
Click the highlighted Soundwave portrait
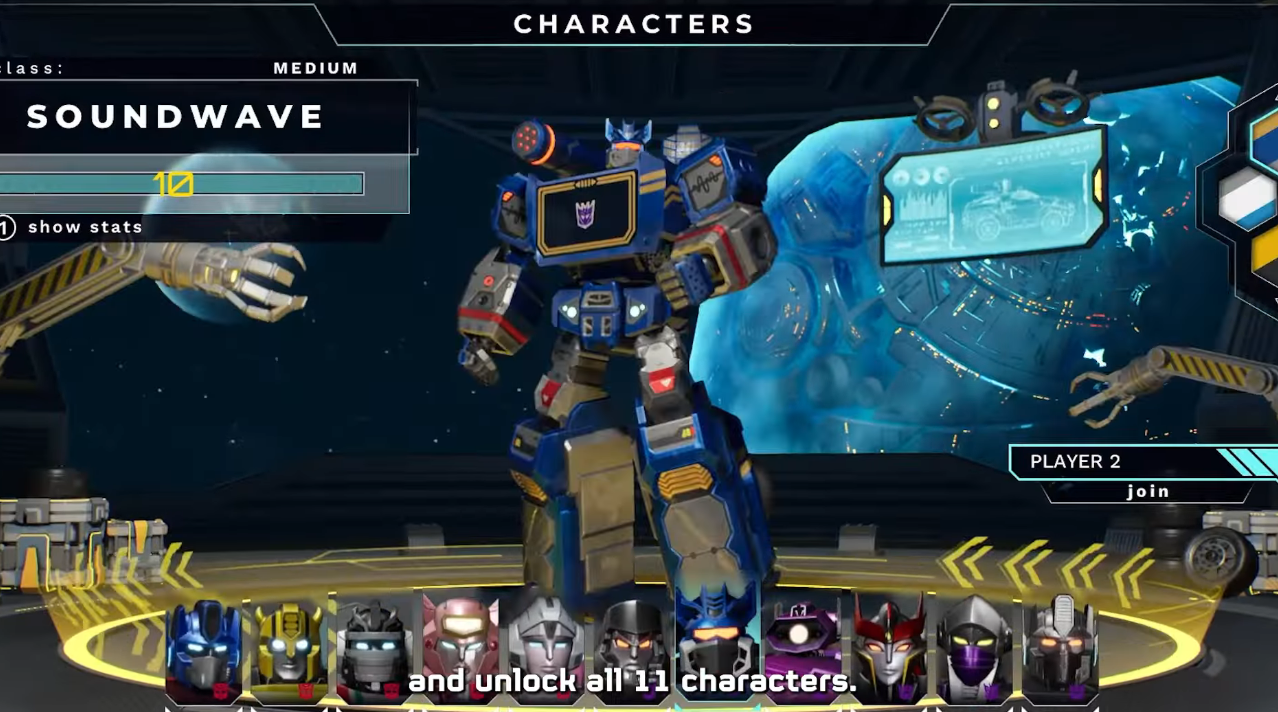[717, 638]
